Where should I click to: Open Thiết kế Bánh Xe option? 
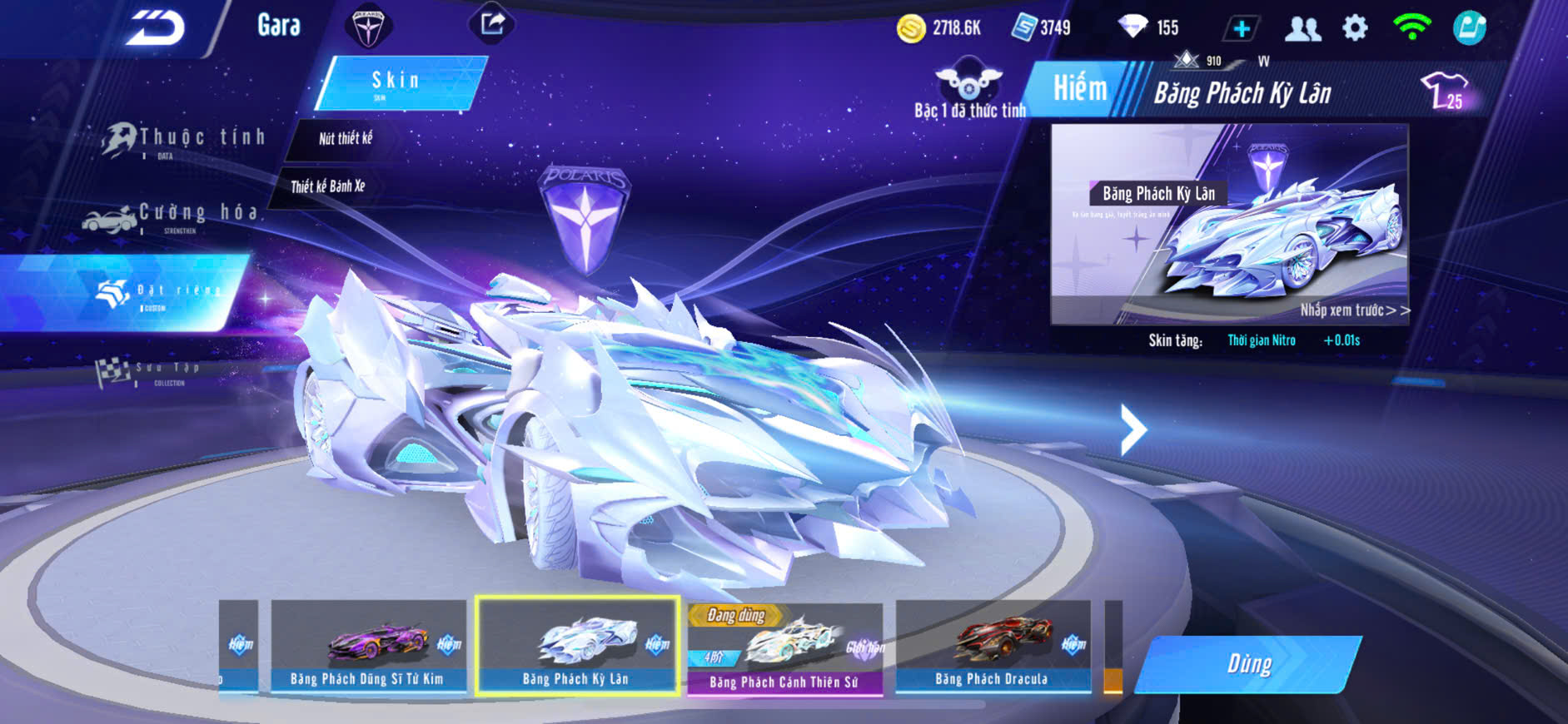coord(328,186)
